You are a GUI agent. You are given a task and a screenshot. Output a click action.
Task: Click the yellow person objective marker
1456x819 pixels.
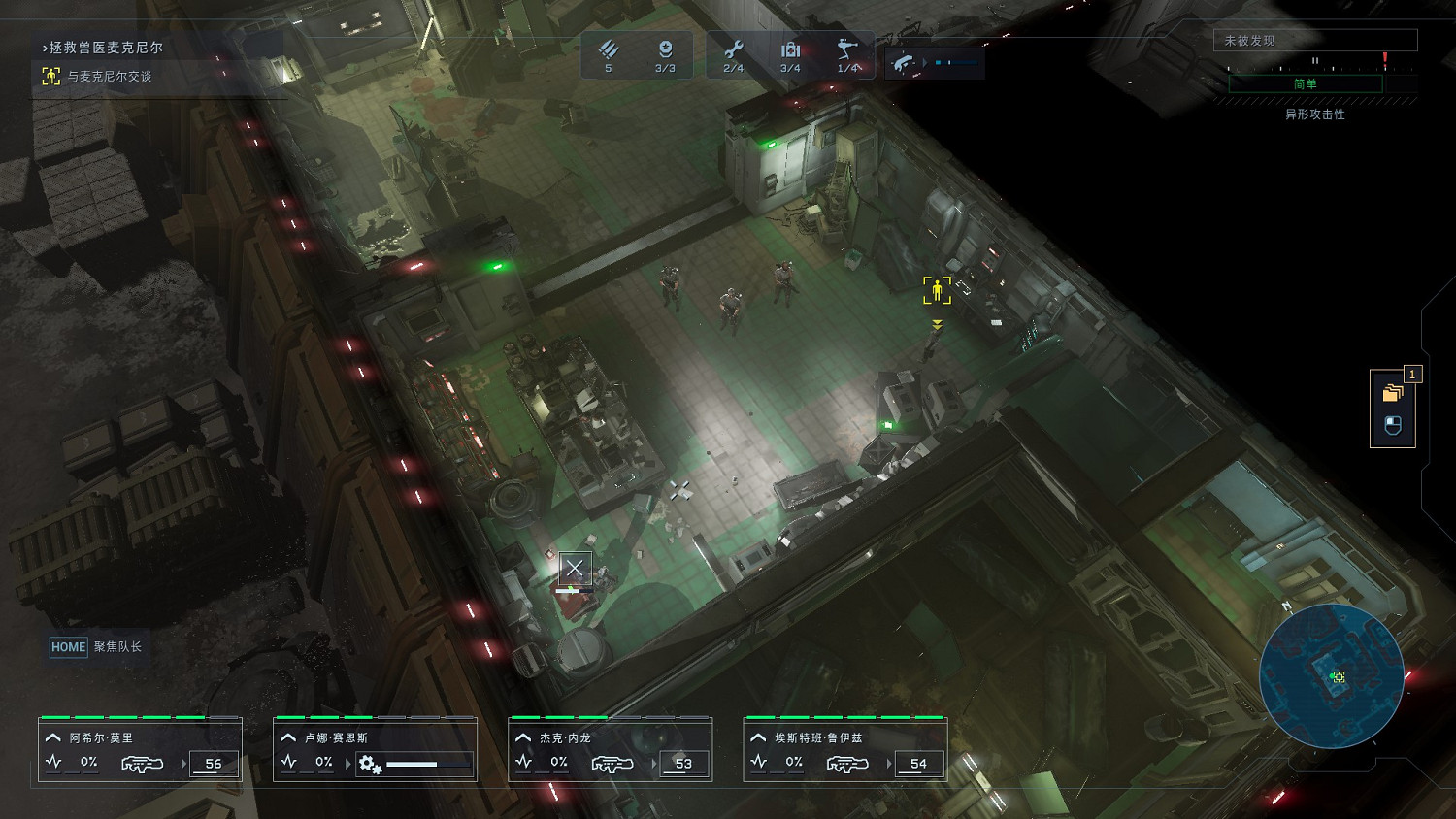point(937,290)
